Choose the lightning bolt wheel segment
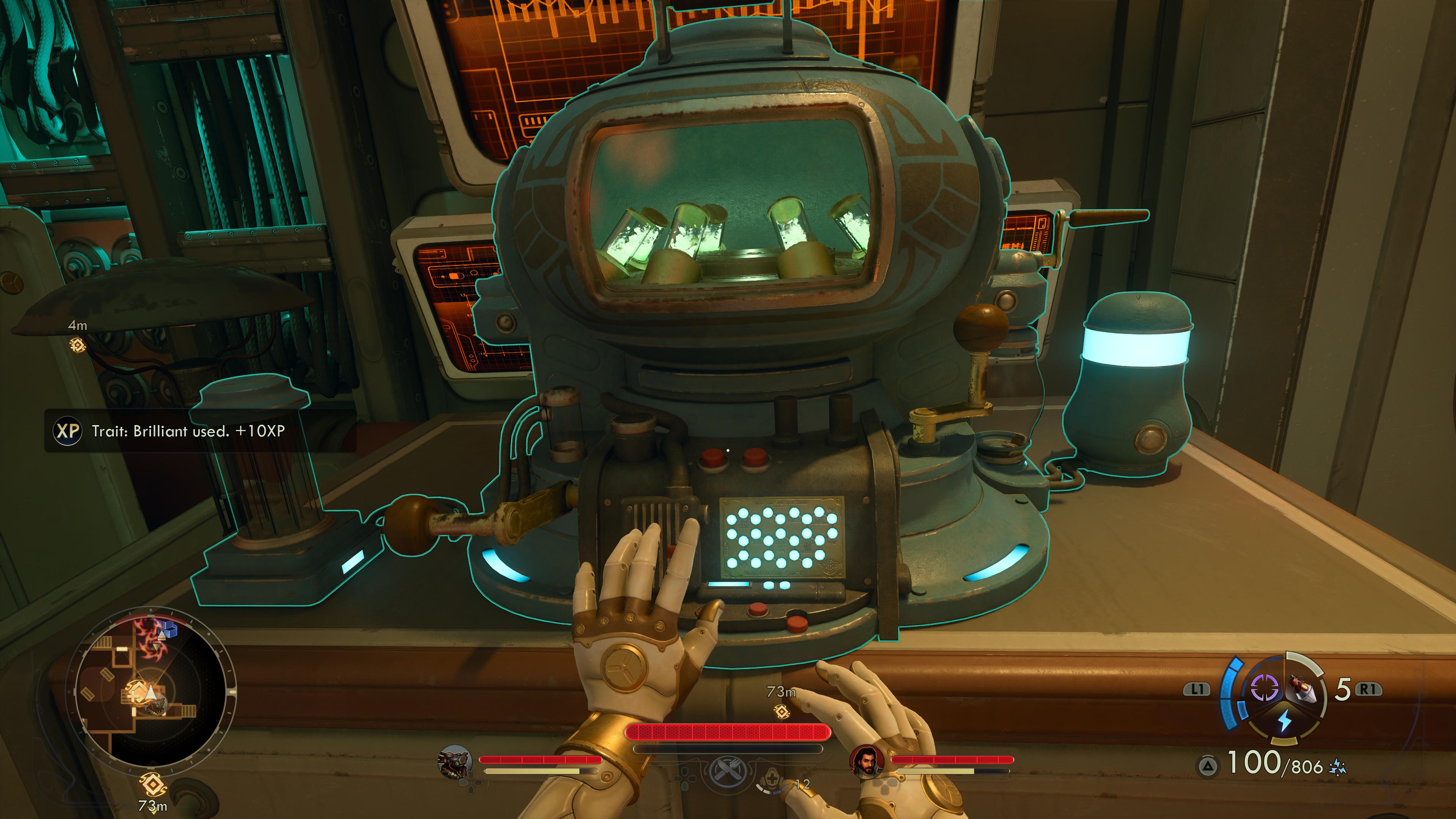This screenshot has width=1456, height=819. [1284, 721]
